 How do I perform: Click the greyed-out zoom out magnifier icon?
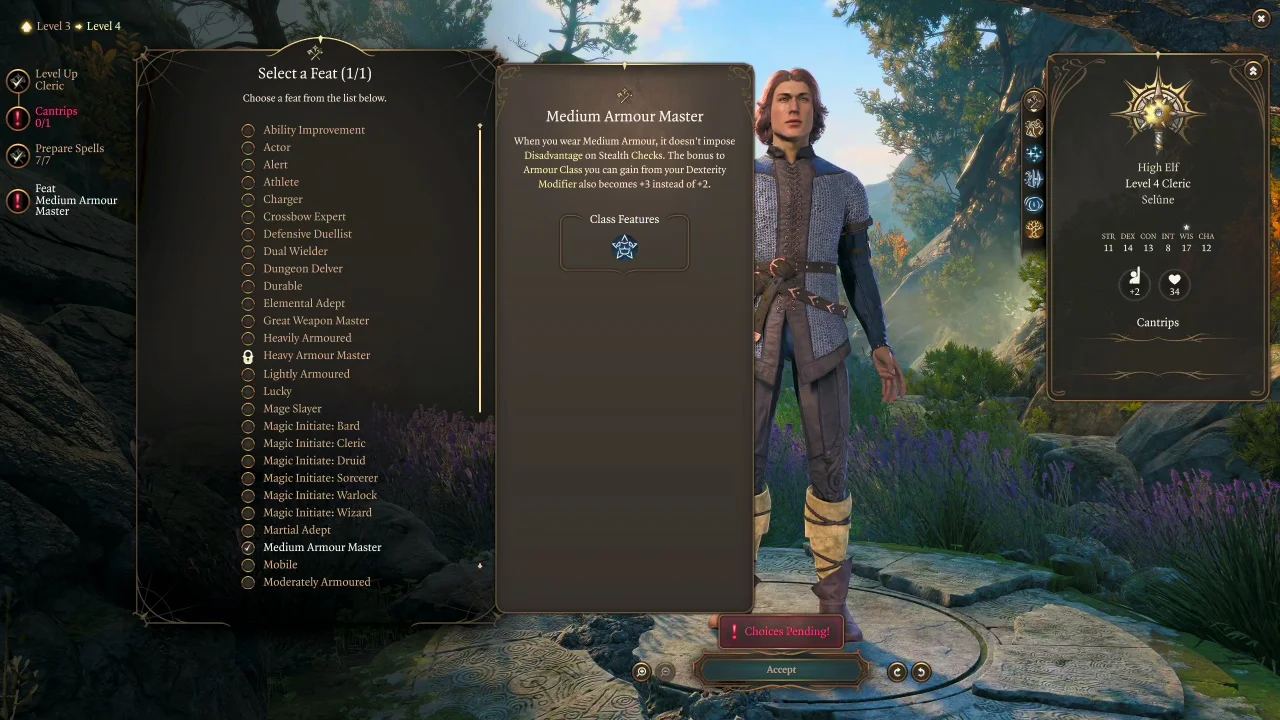(x=665, y=671)
